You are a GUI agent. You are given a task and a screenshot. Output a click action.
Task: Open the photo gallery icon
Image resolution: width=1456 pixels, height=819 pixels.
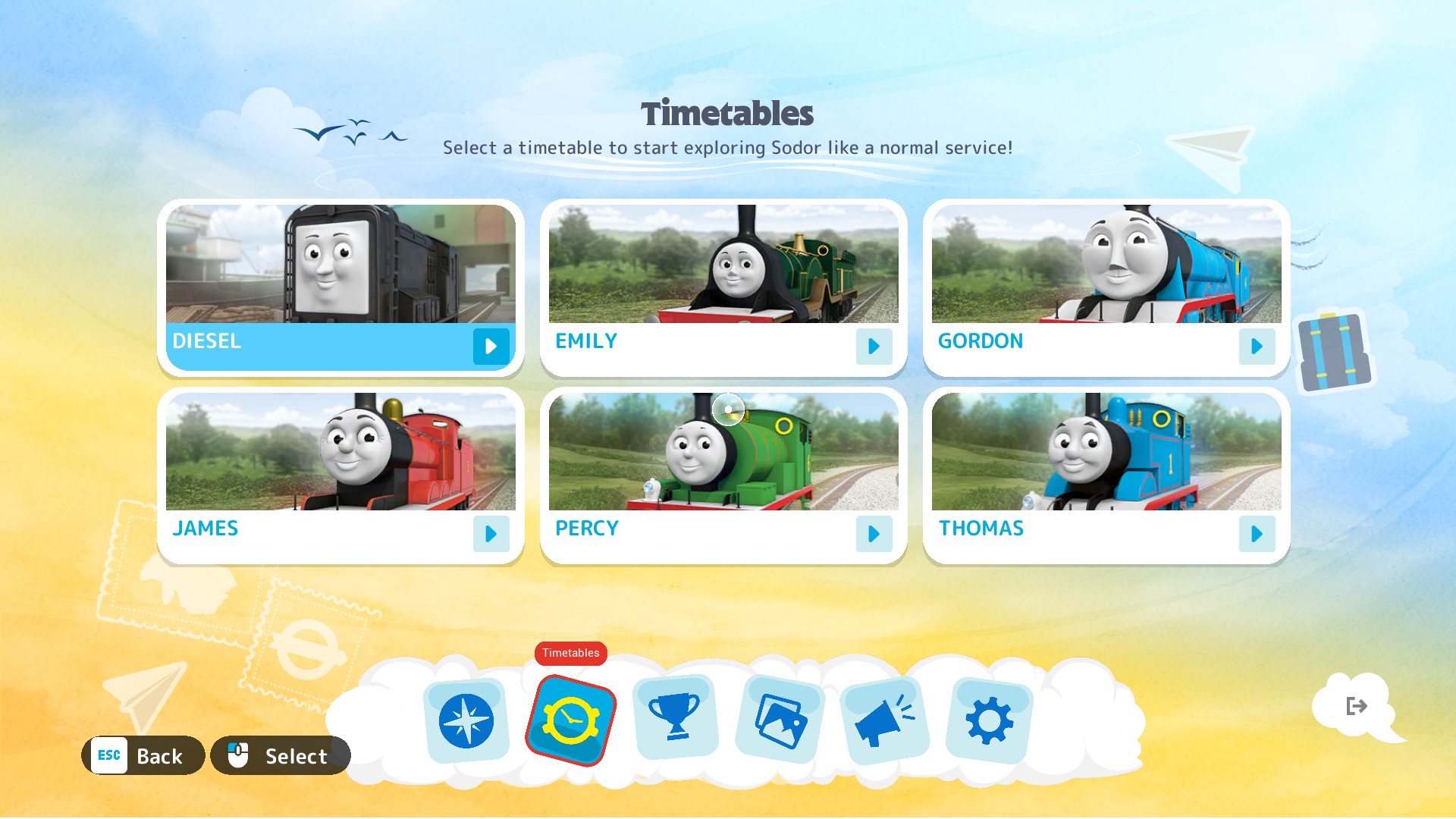point(780,720)
